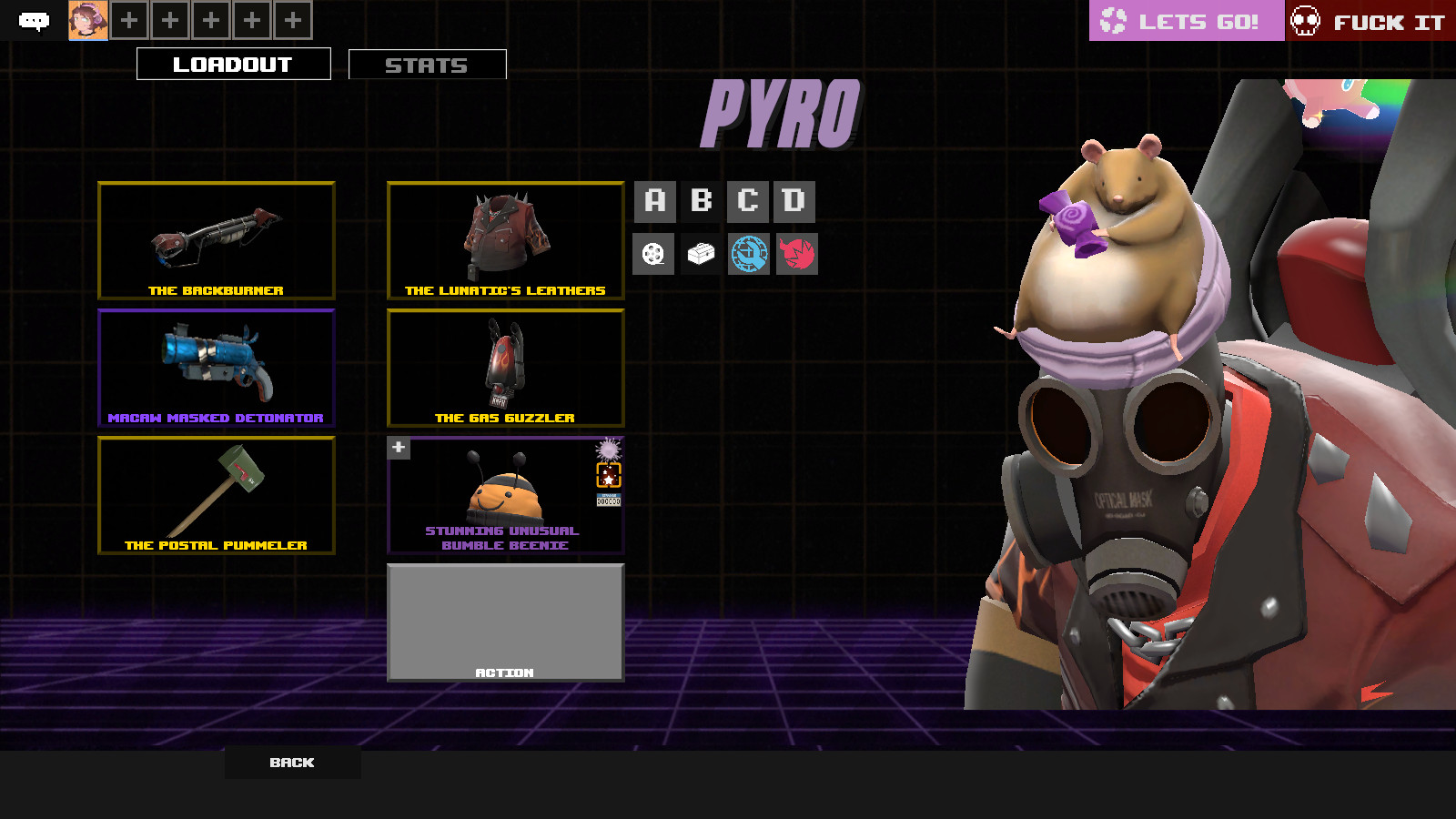The height and width of the screenshot is (819, 1456).
Task: Click the chat bubble icon top left
Action: coord(35,18)
